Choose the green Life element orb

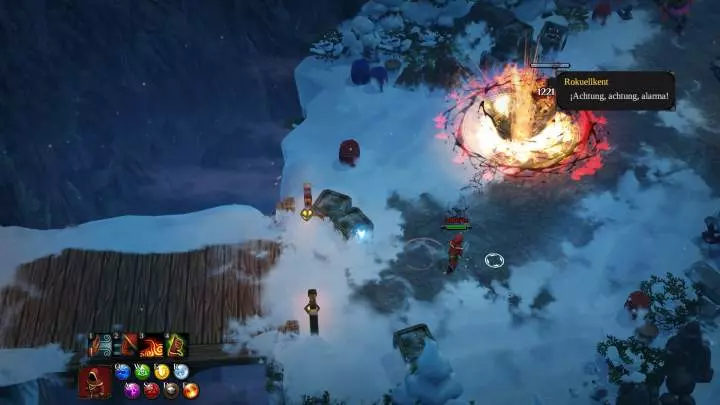point(142,371)
